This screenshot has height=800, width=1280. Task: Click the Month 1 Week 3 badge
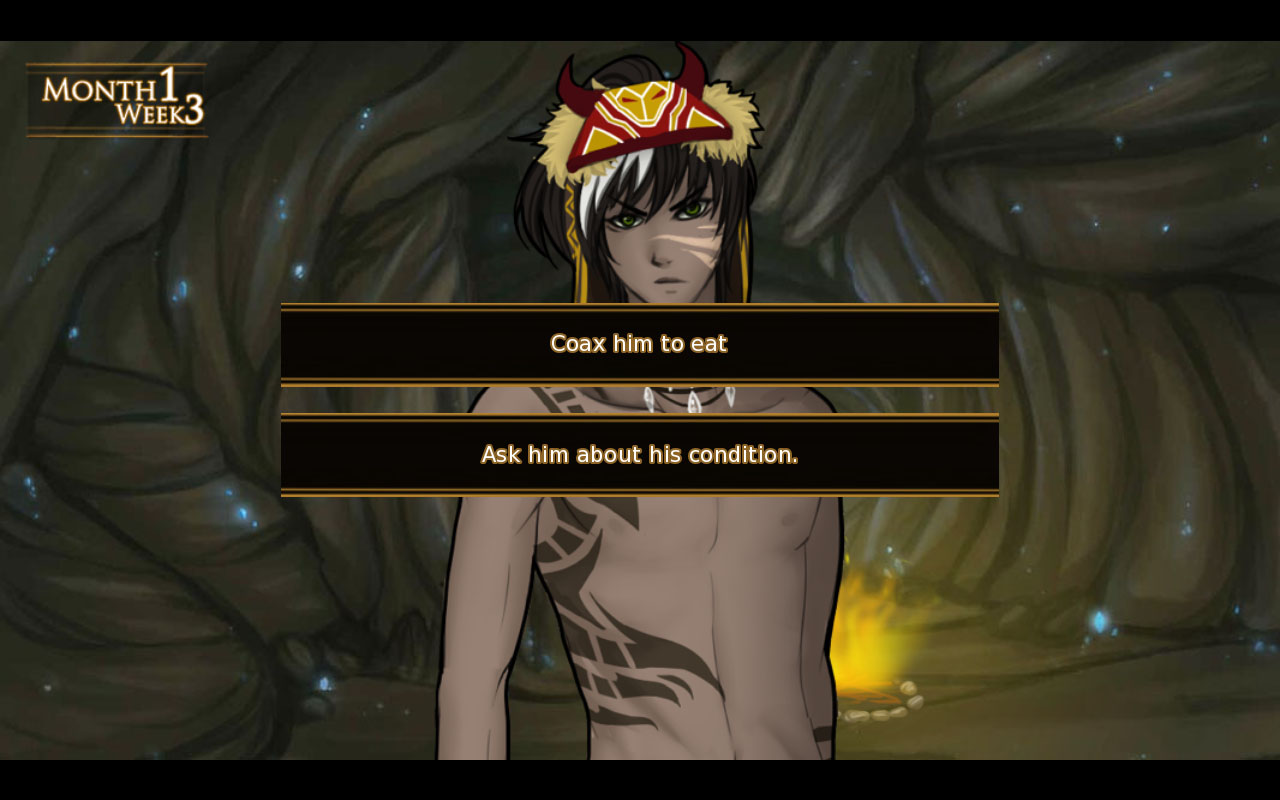pyautogui.click(x=115, y=100)
